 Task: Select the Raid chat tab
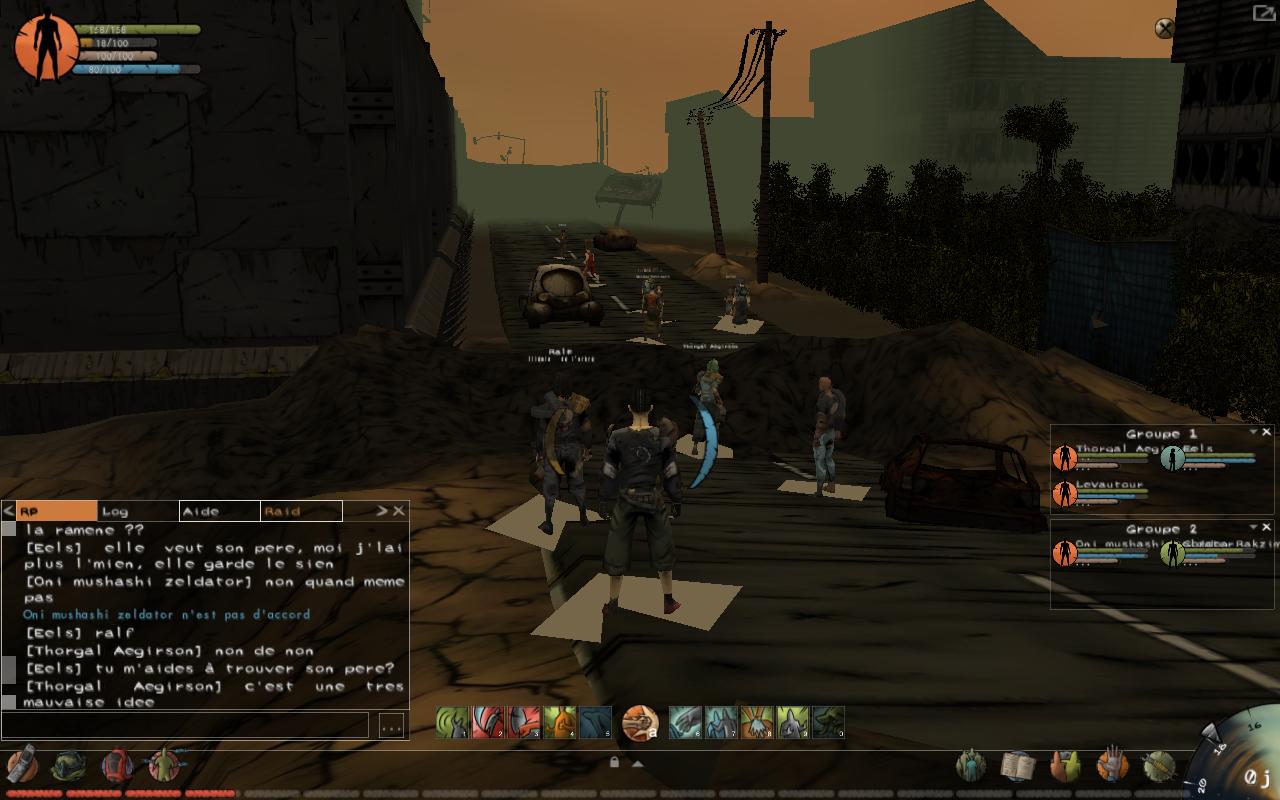pyautogui.click(x=300, y=511)
